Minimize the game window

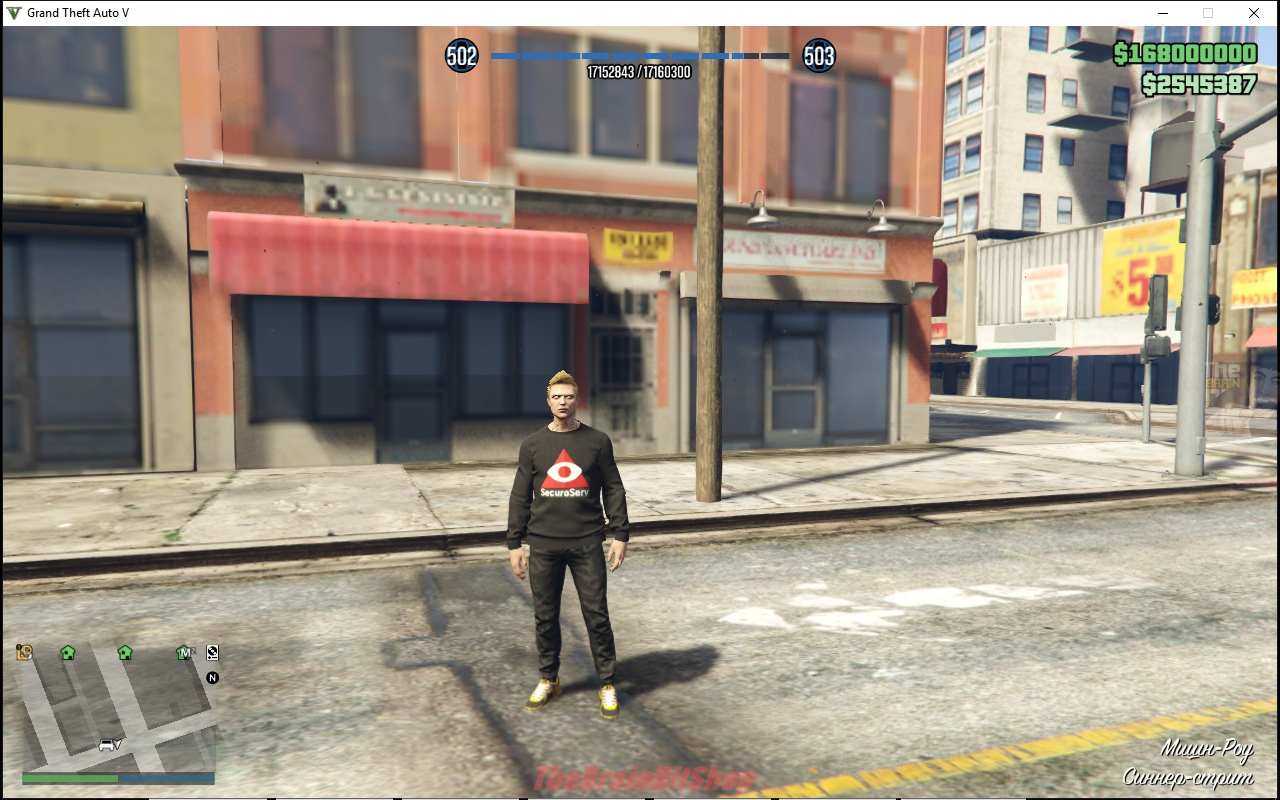pos(1162,13)
